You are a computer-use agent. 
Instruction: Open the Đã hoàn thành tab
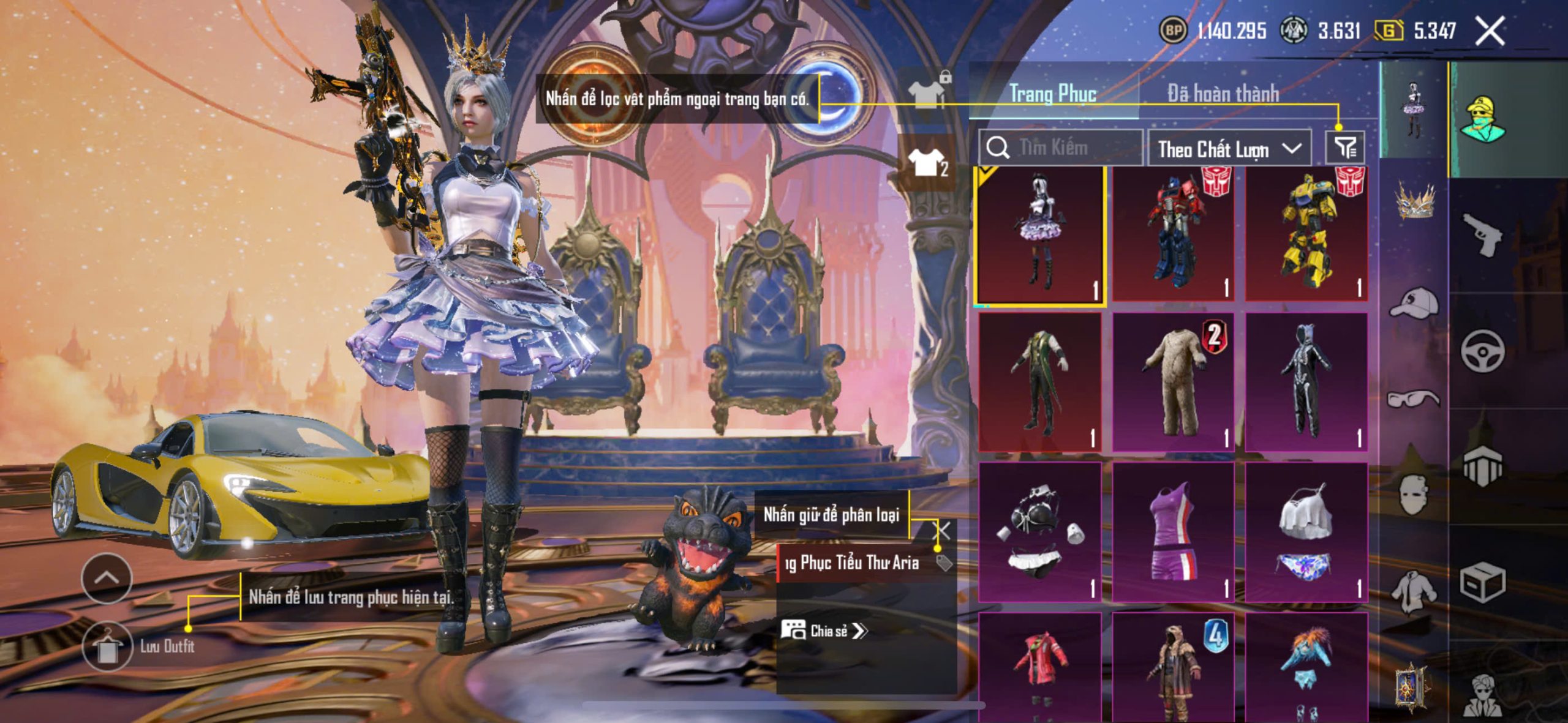pyautogui.click(x=1223, y=94)
